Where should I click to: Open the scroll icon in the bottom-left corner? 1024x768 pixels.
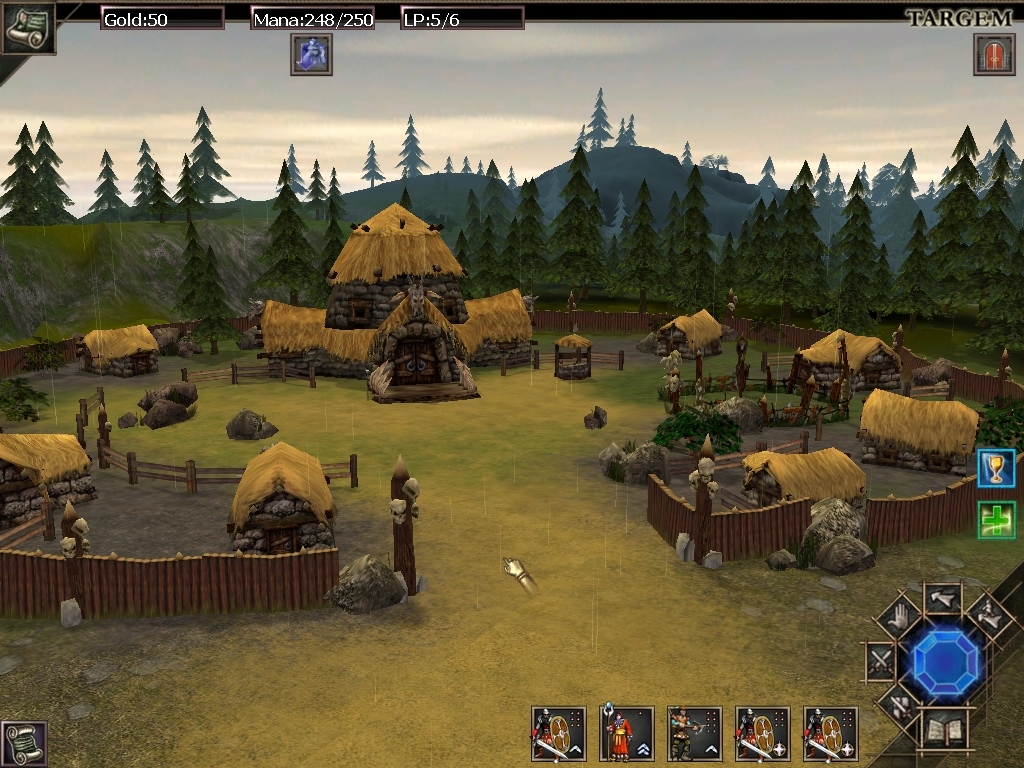pos(23,744)
